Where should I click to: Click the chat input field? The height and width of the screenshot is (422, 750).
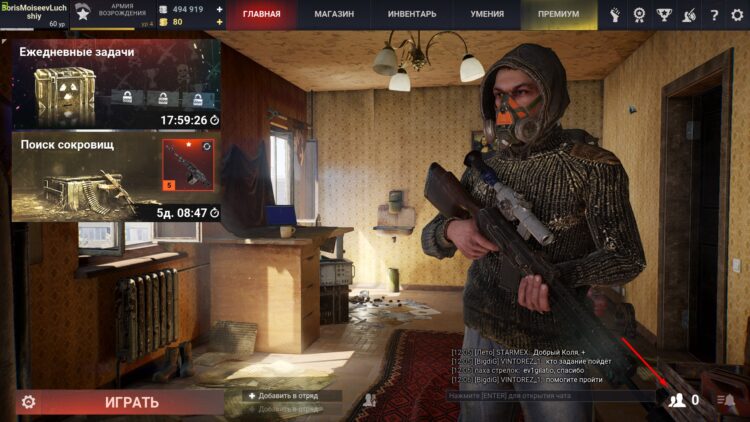548,397
